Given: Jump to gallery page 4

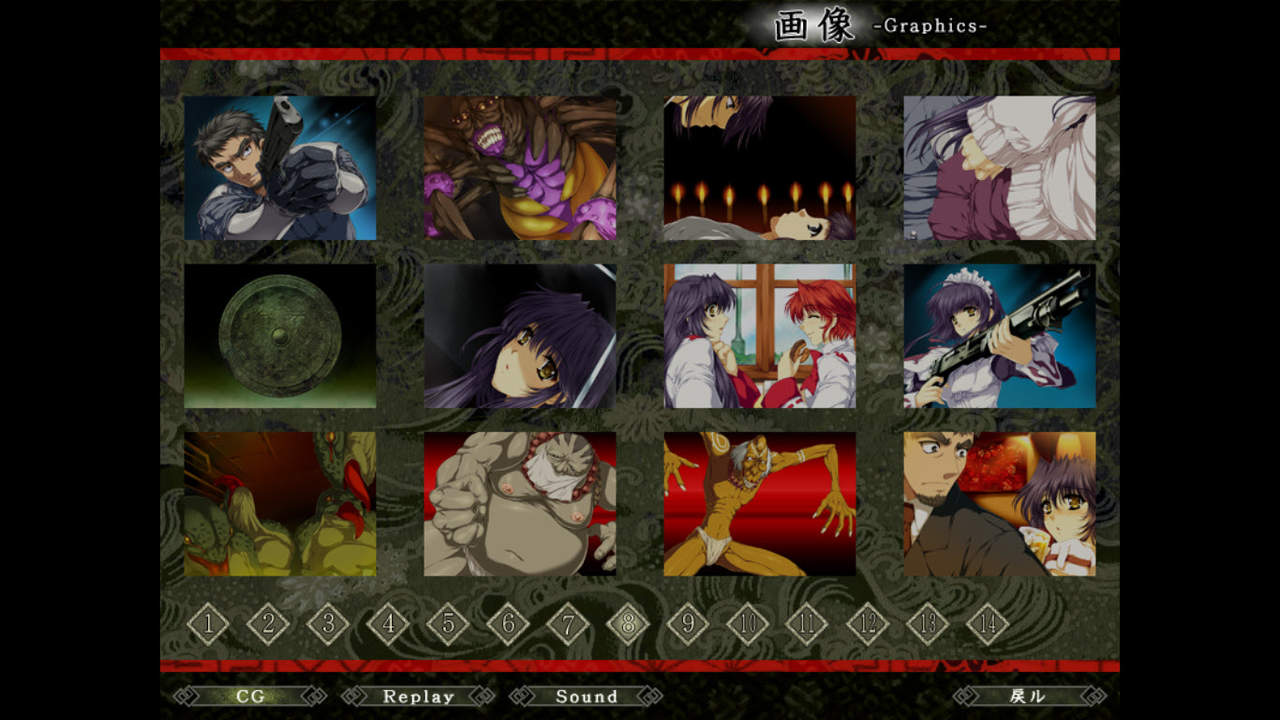Looking at the screenshot, I should pos(388,625).
